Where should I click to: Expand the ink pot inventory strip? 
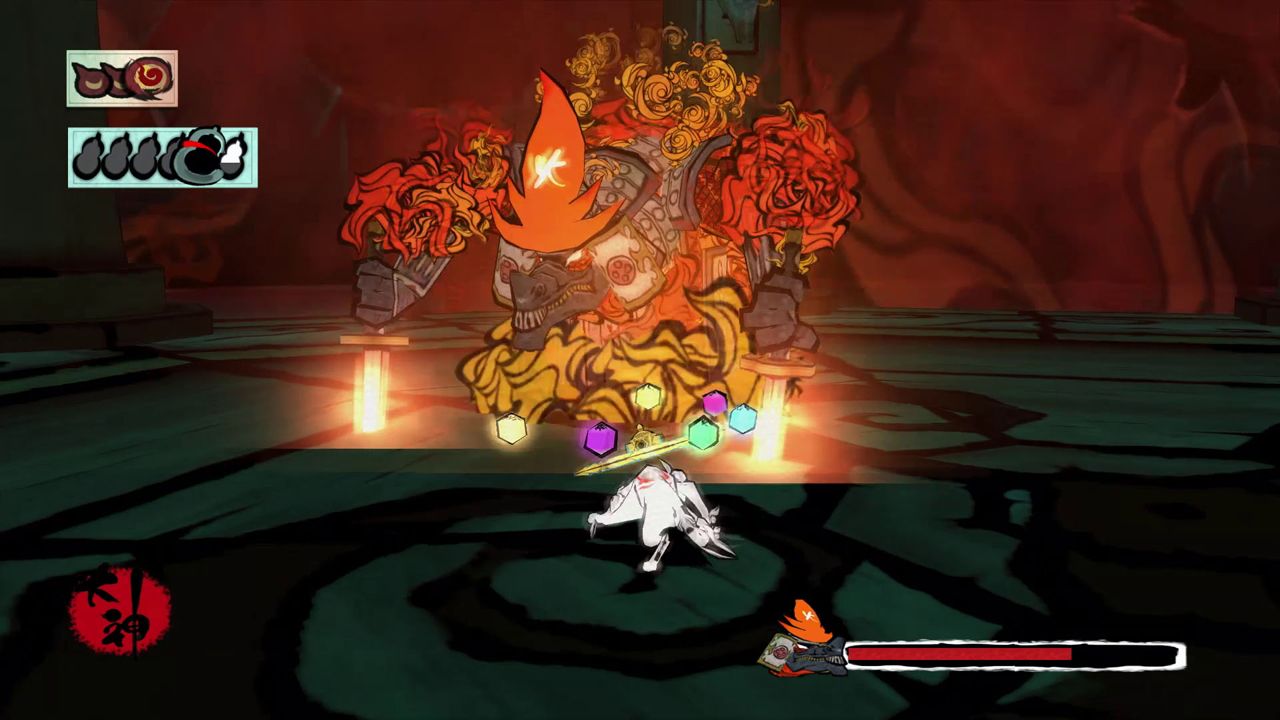(x=120, y=78)
